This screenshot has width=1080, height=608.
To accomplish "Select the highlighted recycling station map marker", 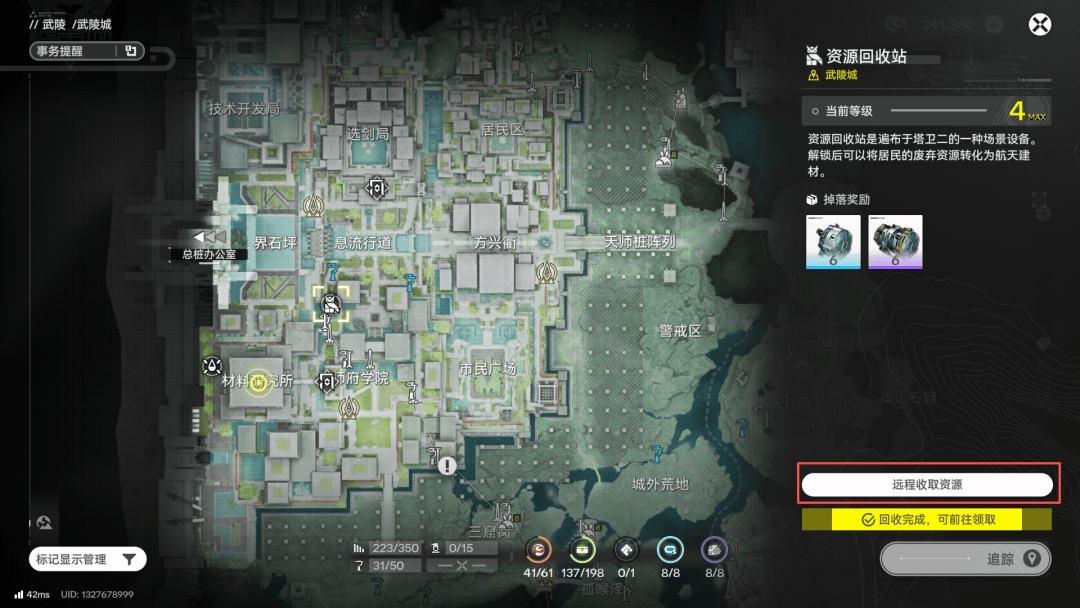I will [331, 304].
